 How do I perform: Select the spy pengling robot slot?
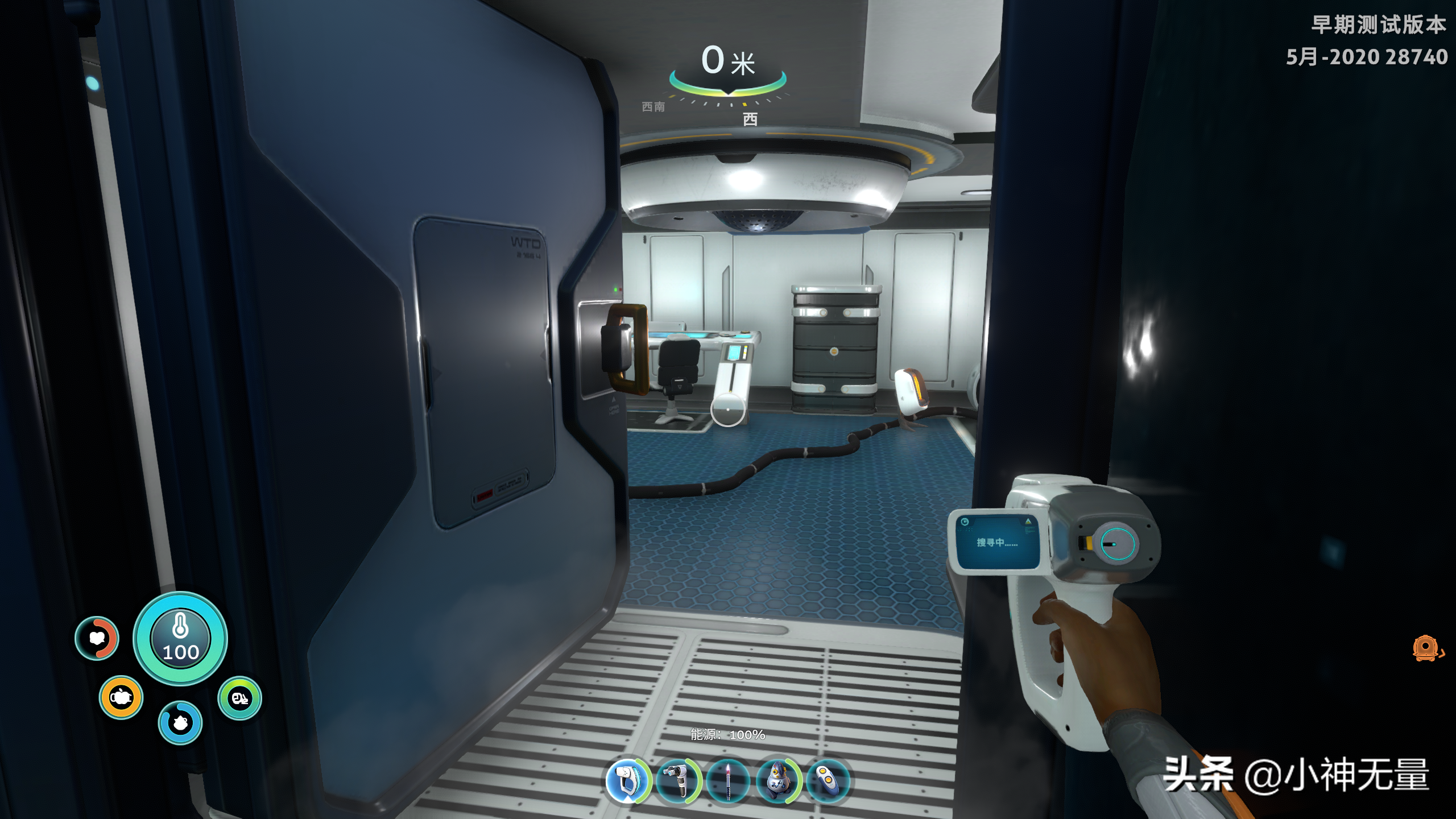click(x=778, y=781)
